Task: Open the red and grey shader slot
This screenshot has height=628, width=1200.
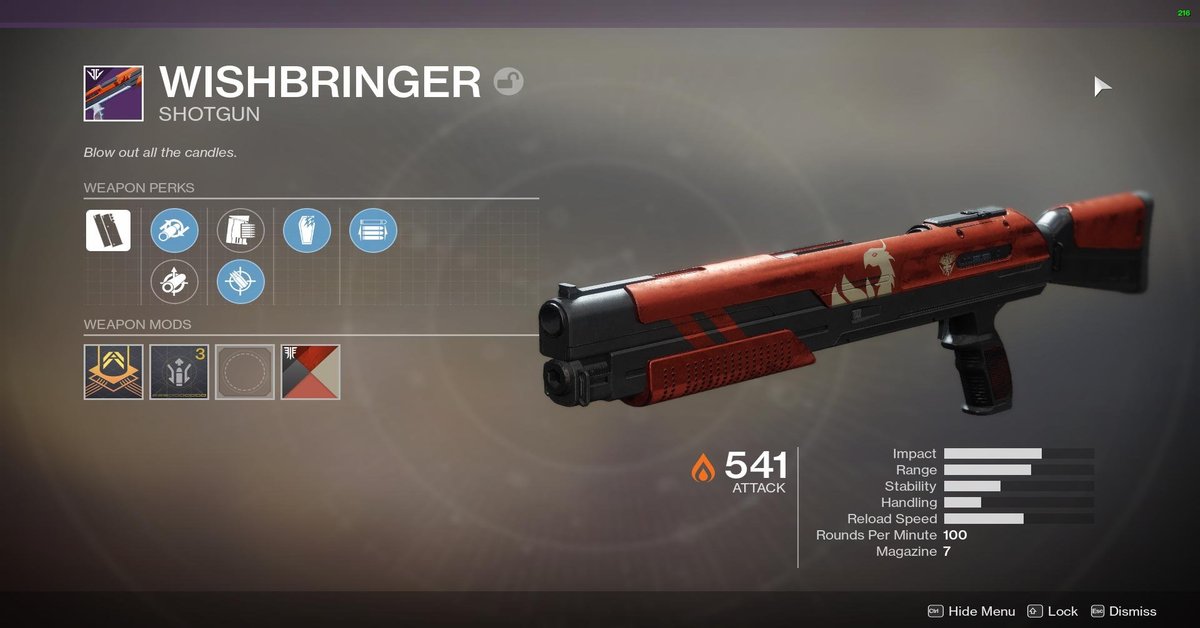Action: click(311, 372)
